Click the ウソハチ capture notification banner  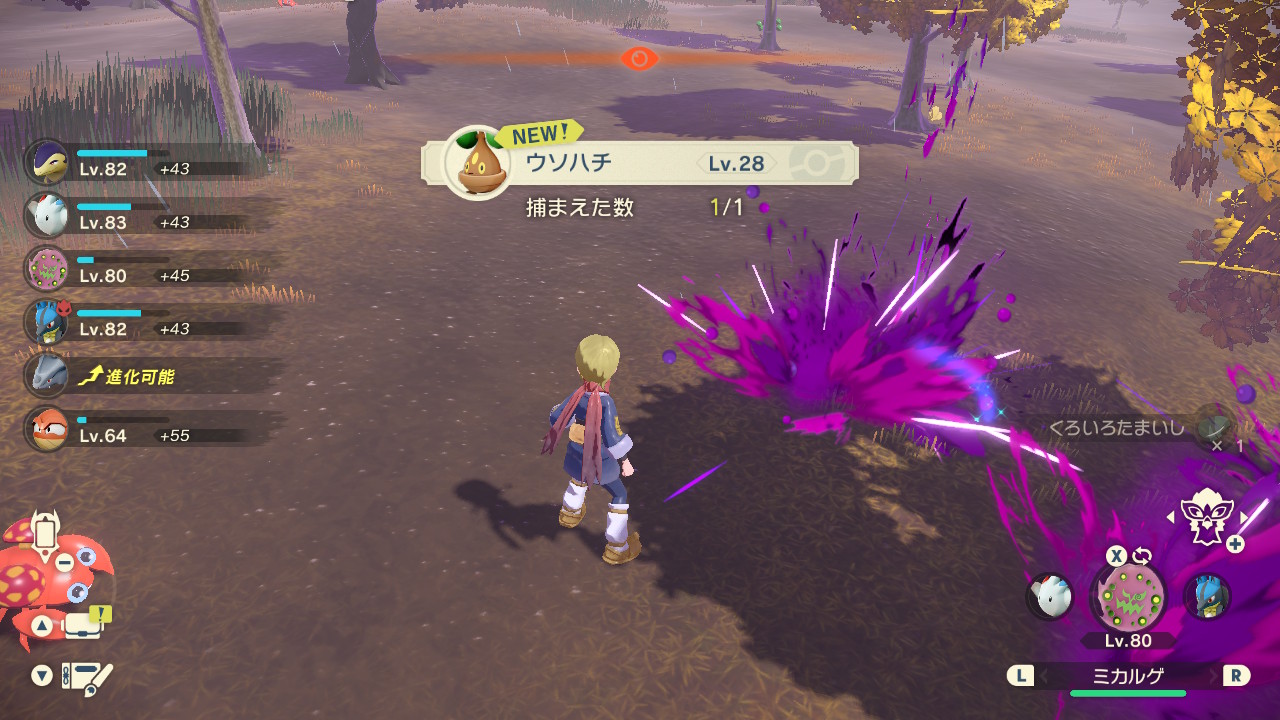click(640, 163)
